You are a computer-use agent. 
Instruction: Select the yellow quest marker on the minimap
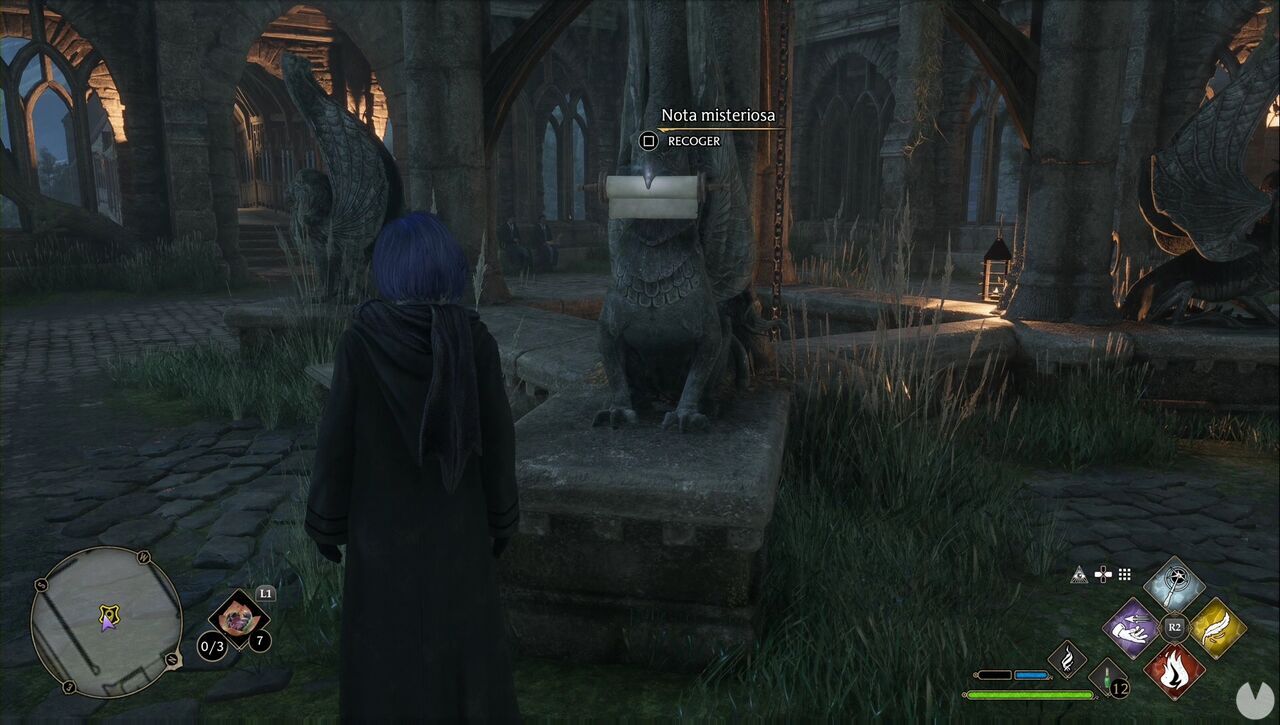109,612
